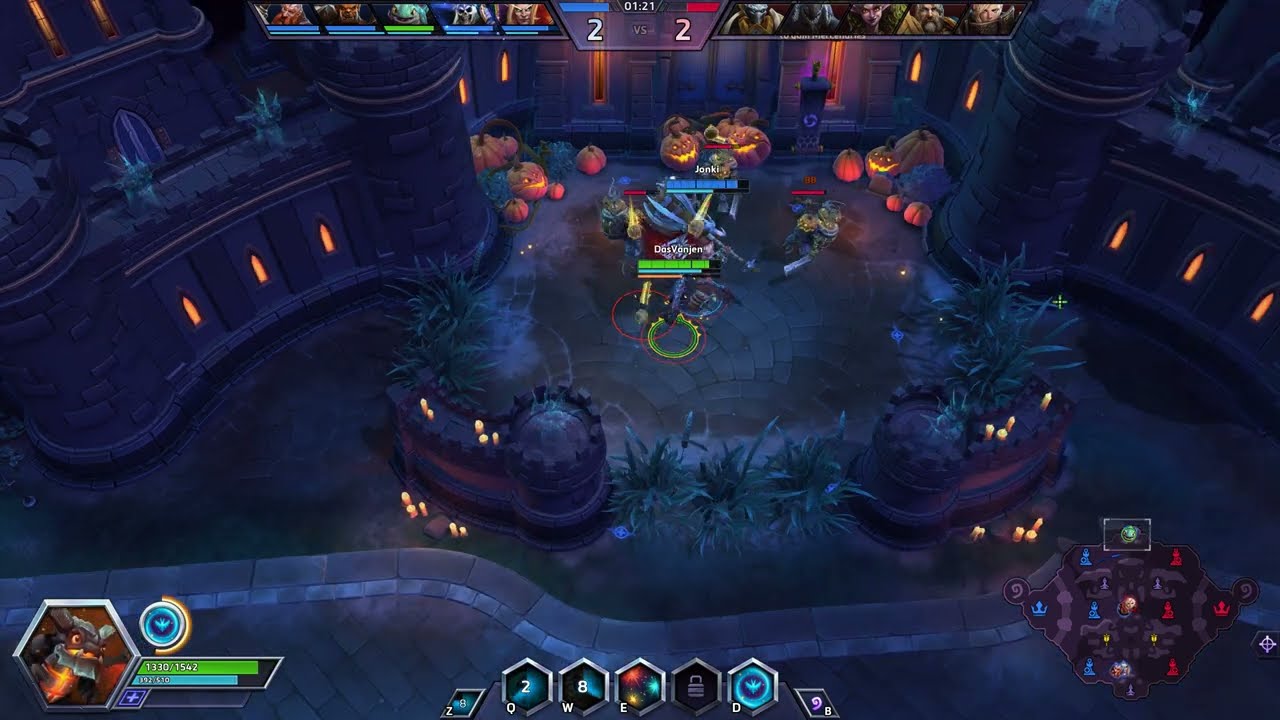
Task: Use the D trait ability icon
Action: click(x=753, y=686)
